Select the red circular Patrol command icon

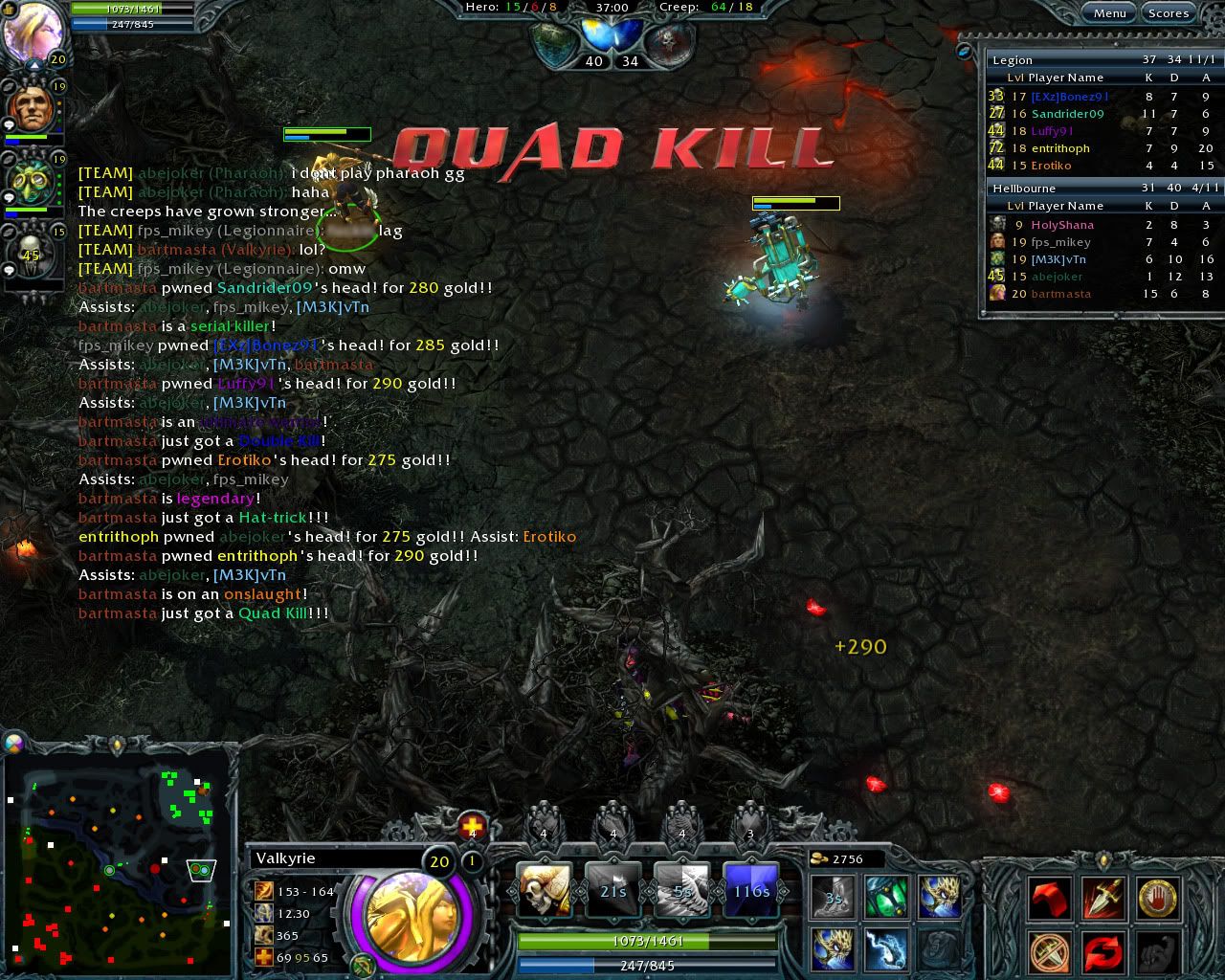click(1102, 950)
